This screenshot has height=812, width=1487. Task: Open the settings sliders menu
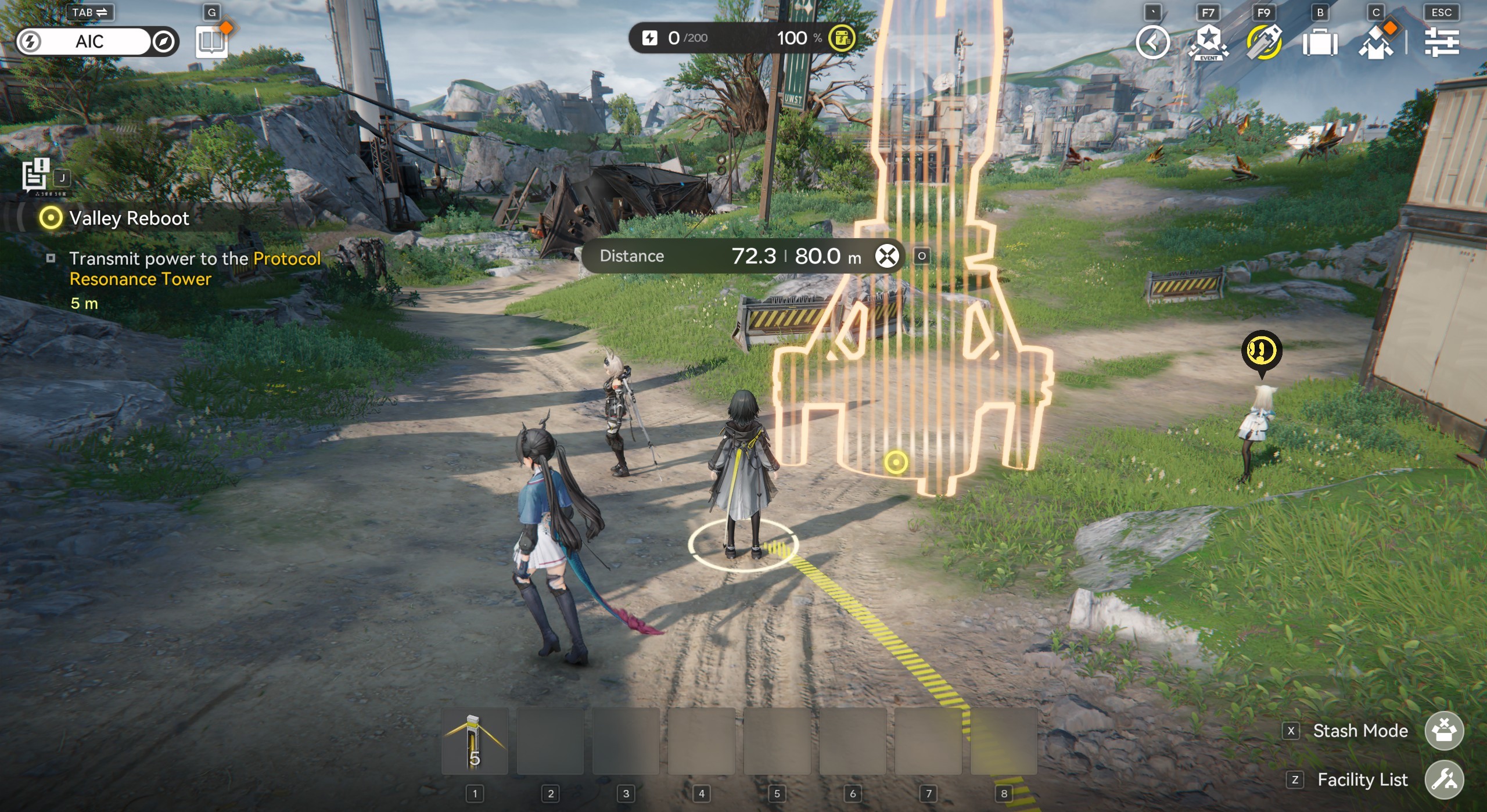coord(1442,42)
